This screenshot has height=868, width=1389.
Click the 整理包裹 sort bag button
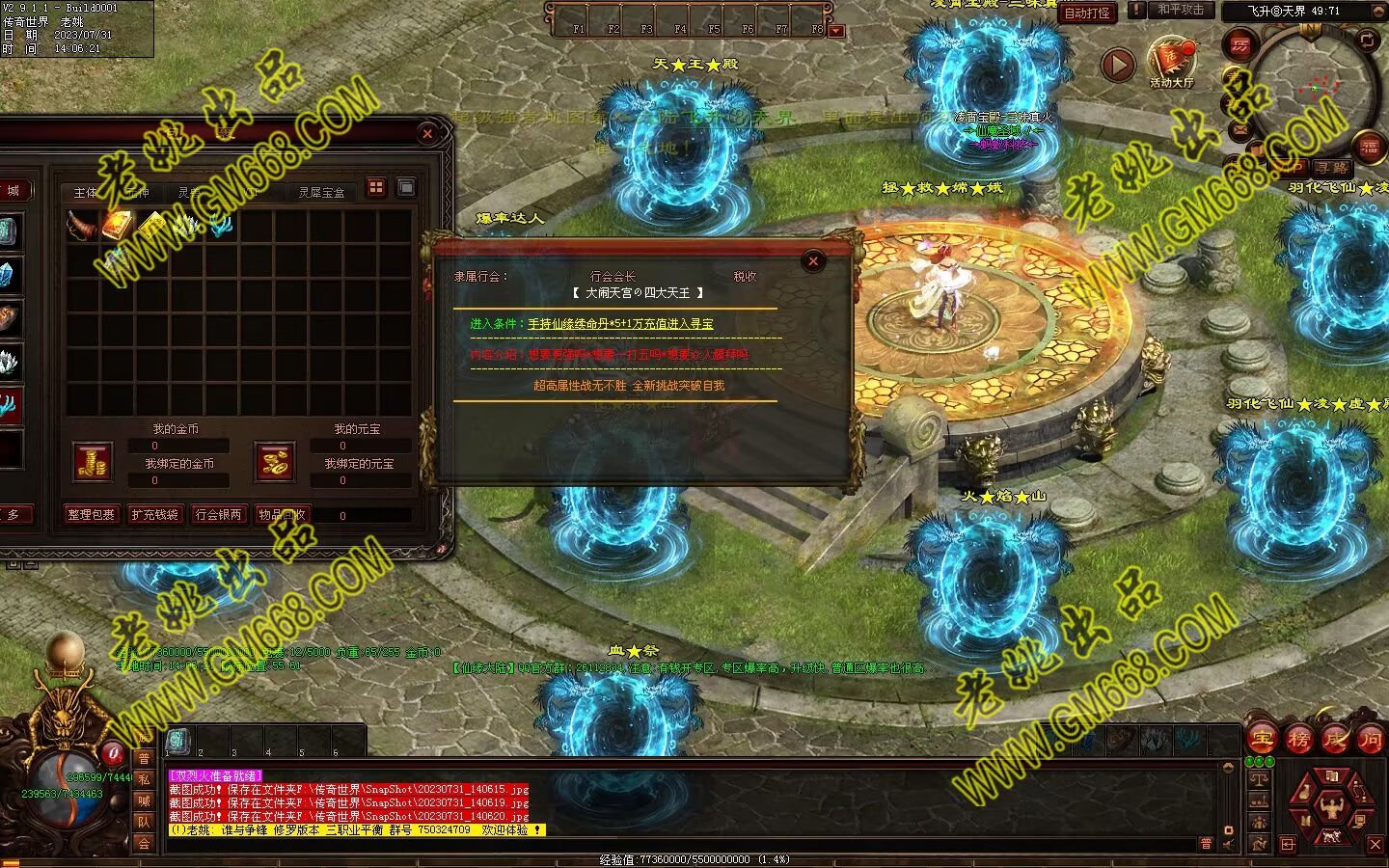point(91,515)
